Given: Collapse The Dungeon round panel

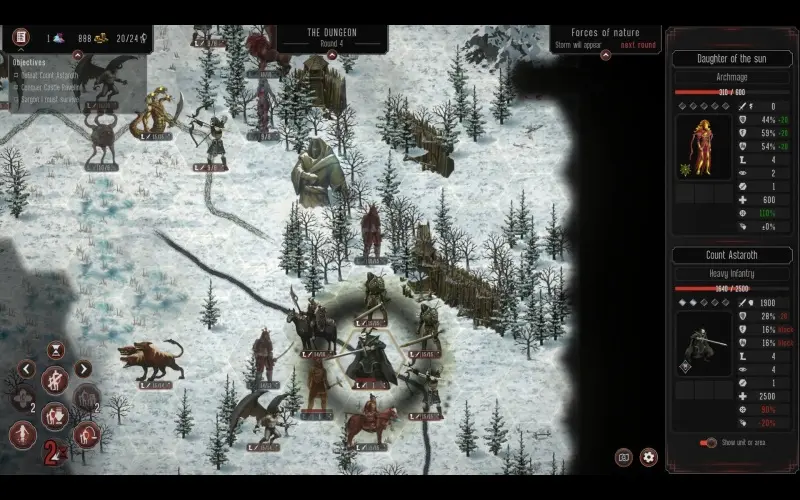Looking at the screenshot, I should pos(331,54).
